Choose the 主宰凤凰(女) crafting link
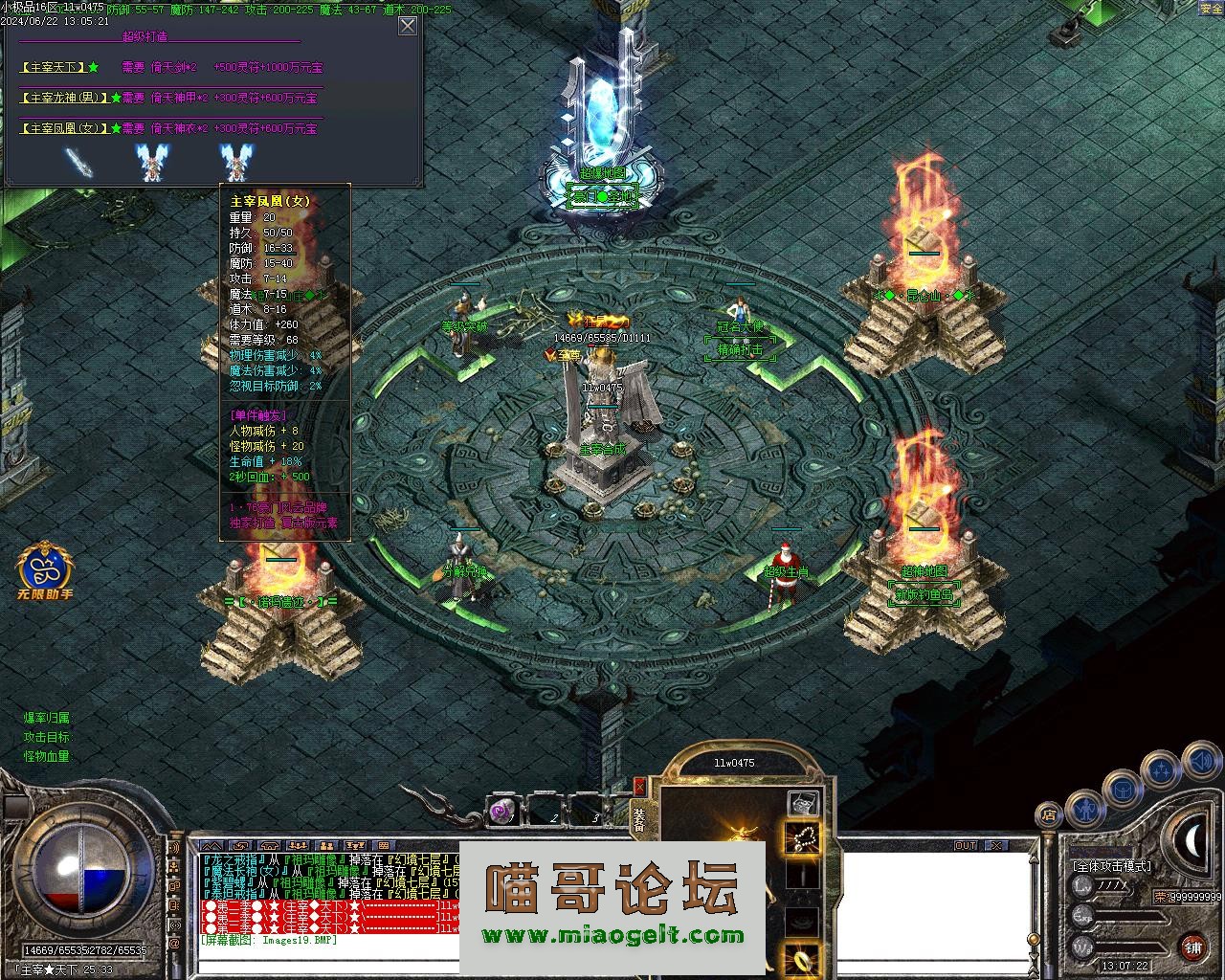Viewport: 1225px width, 980px height. (65, 128)
